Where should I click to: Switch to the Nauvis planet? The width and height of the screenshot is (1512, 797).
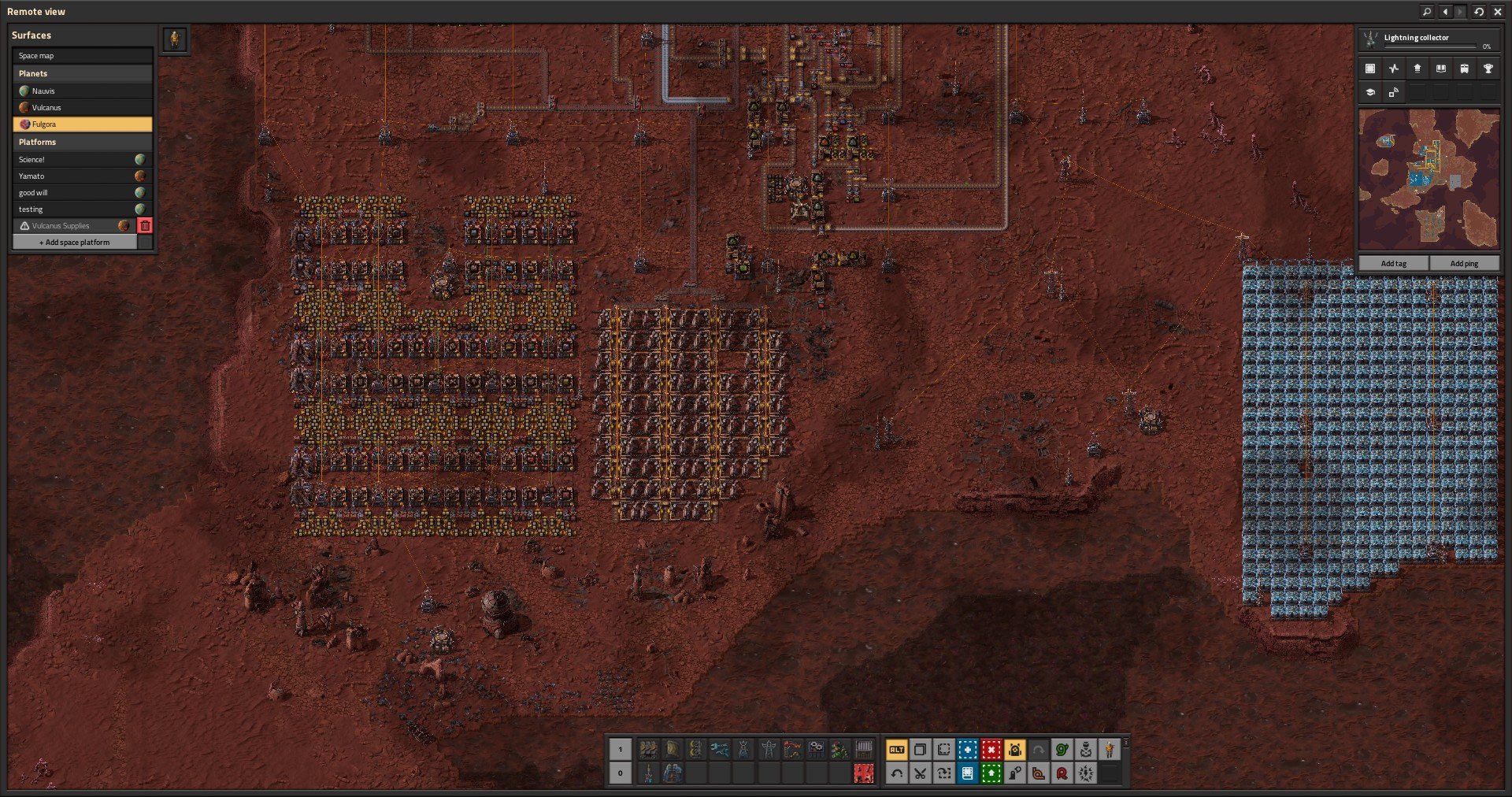coord(83,91)
